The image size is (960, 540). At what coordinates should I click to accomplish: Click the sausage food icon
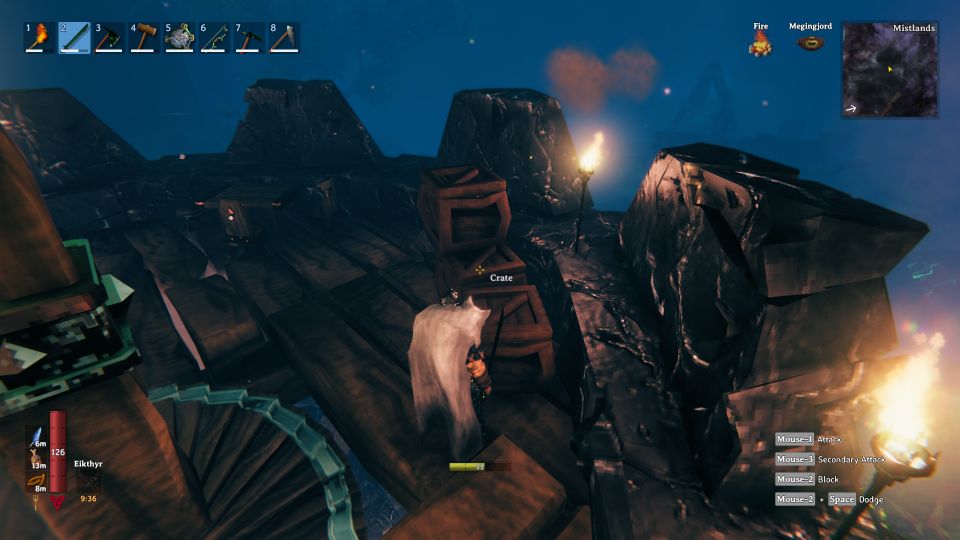(x=35, y=480)
